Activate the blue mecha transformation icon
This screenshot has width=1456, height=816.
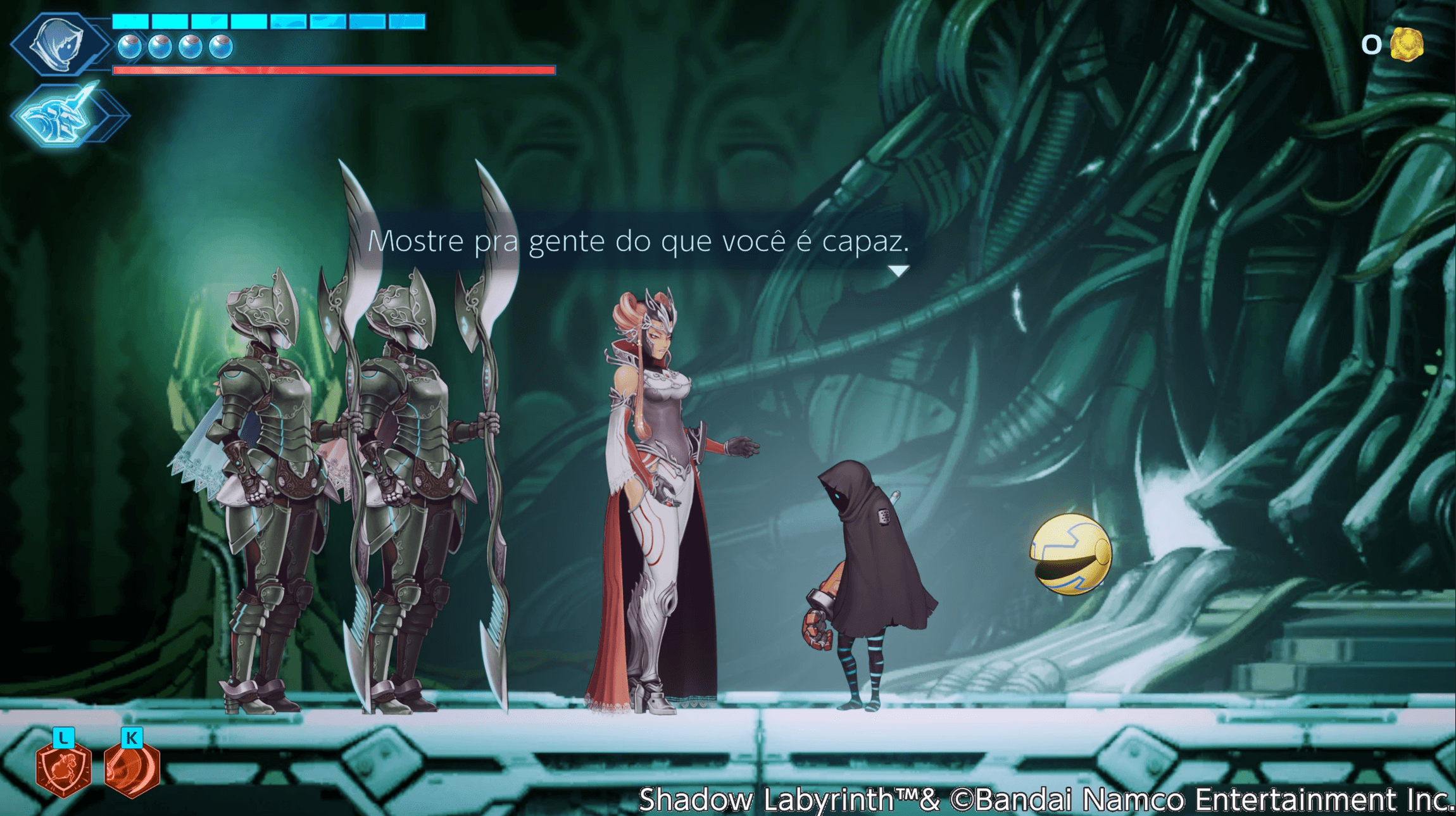click(65, 116)
